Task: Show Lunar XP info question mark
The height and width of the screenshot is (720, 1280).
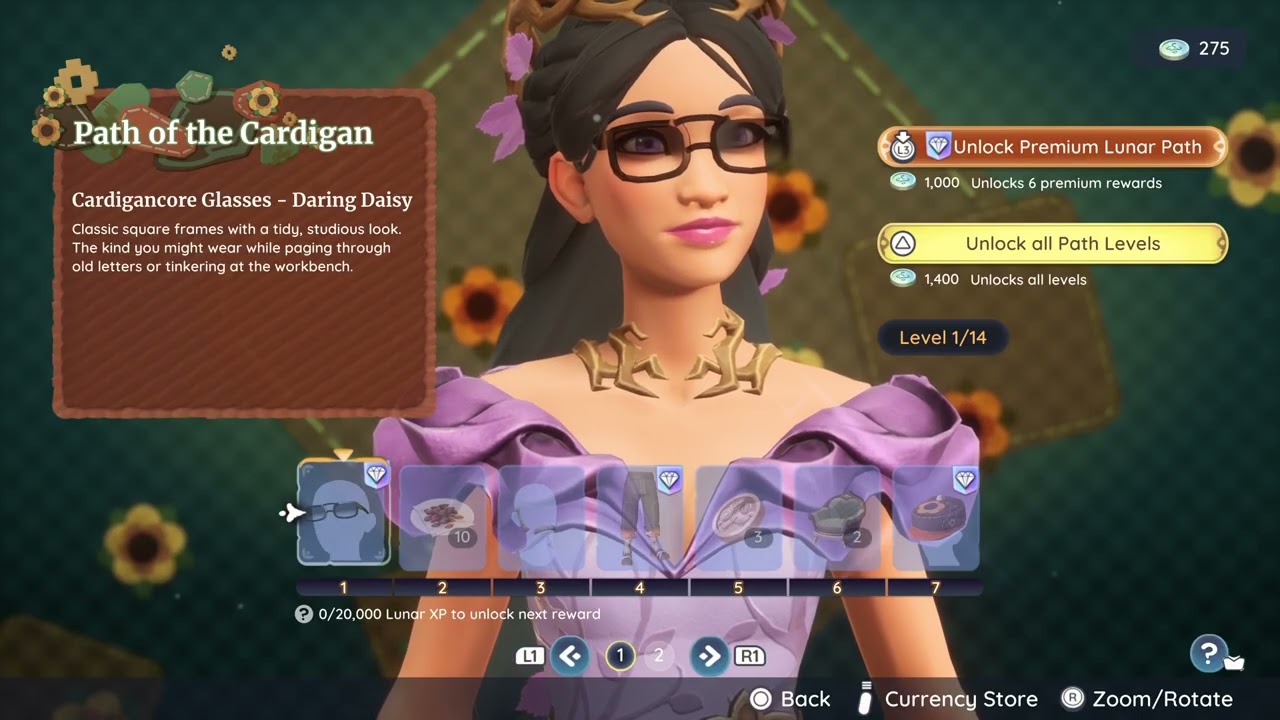Action: pyautogui.click(x=304, y=614)
